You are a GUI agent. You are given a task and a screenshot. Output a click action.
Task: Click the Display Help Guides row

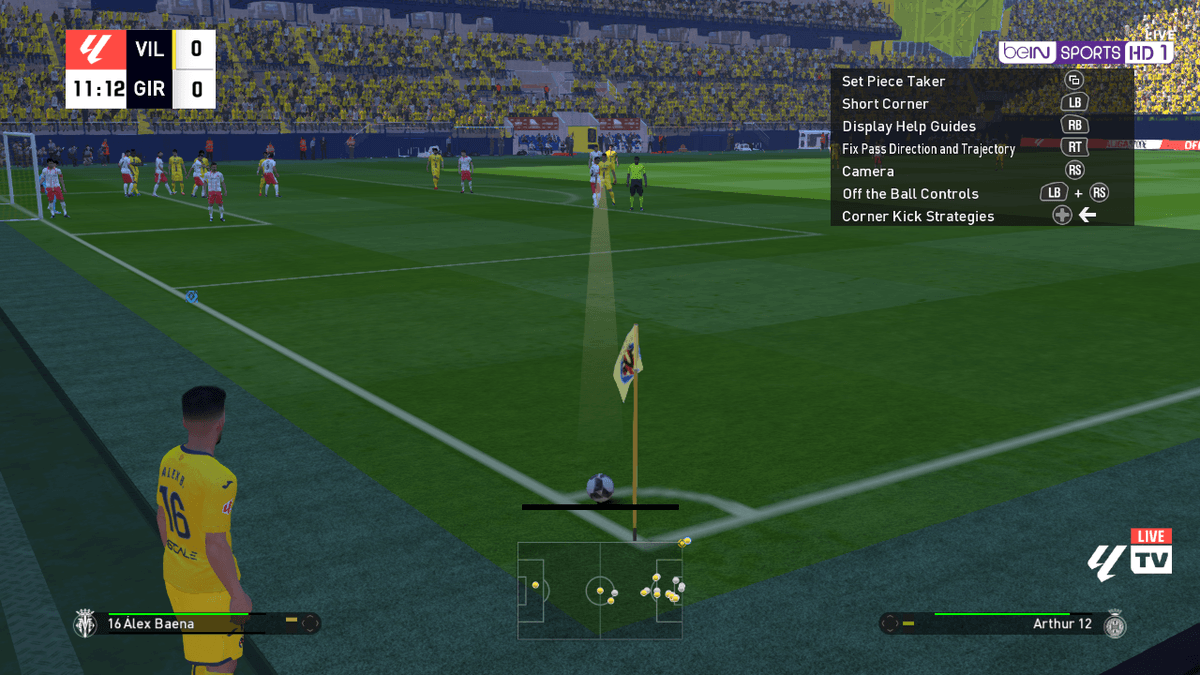click(x=908, y=126)
